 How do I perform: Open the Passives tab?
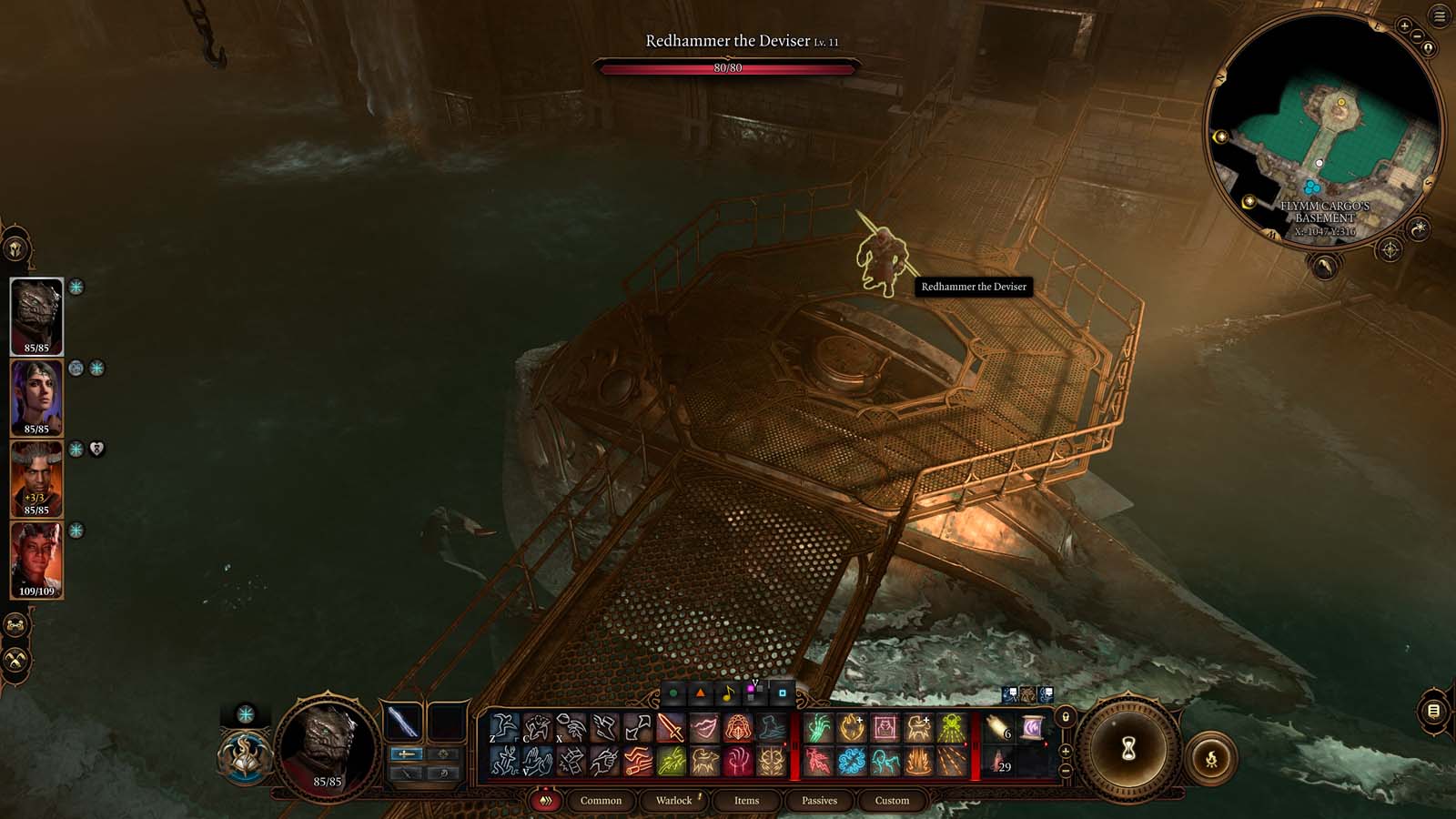[818, 801]
